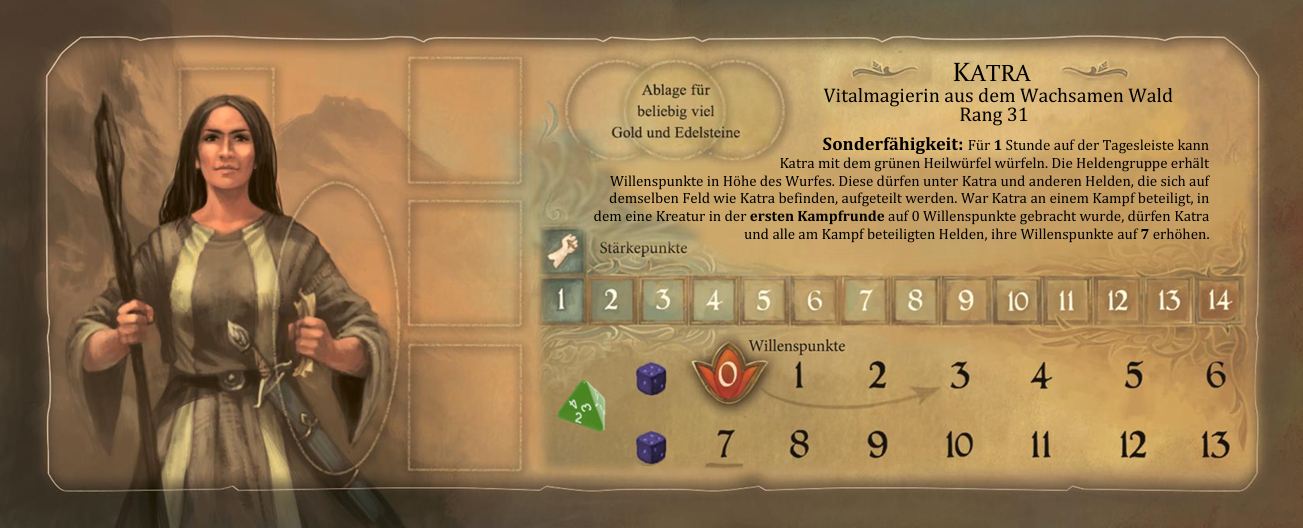Viewport: 1303px width, 528px height.
Task: Select strength point tile 14
Action: click(x=1219, y=301)
